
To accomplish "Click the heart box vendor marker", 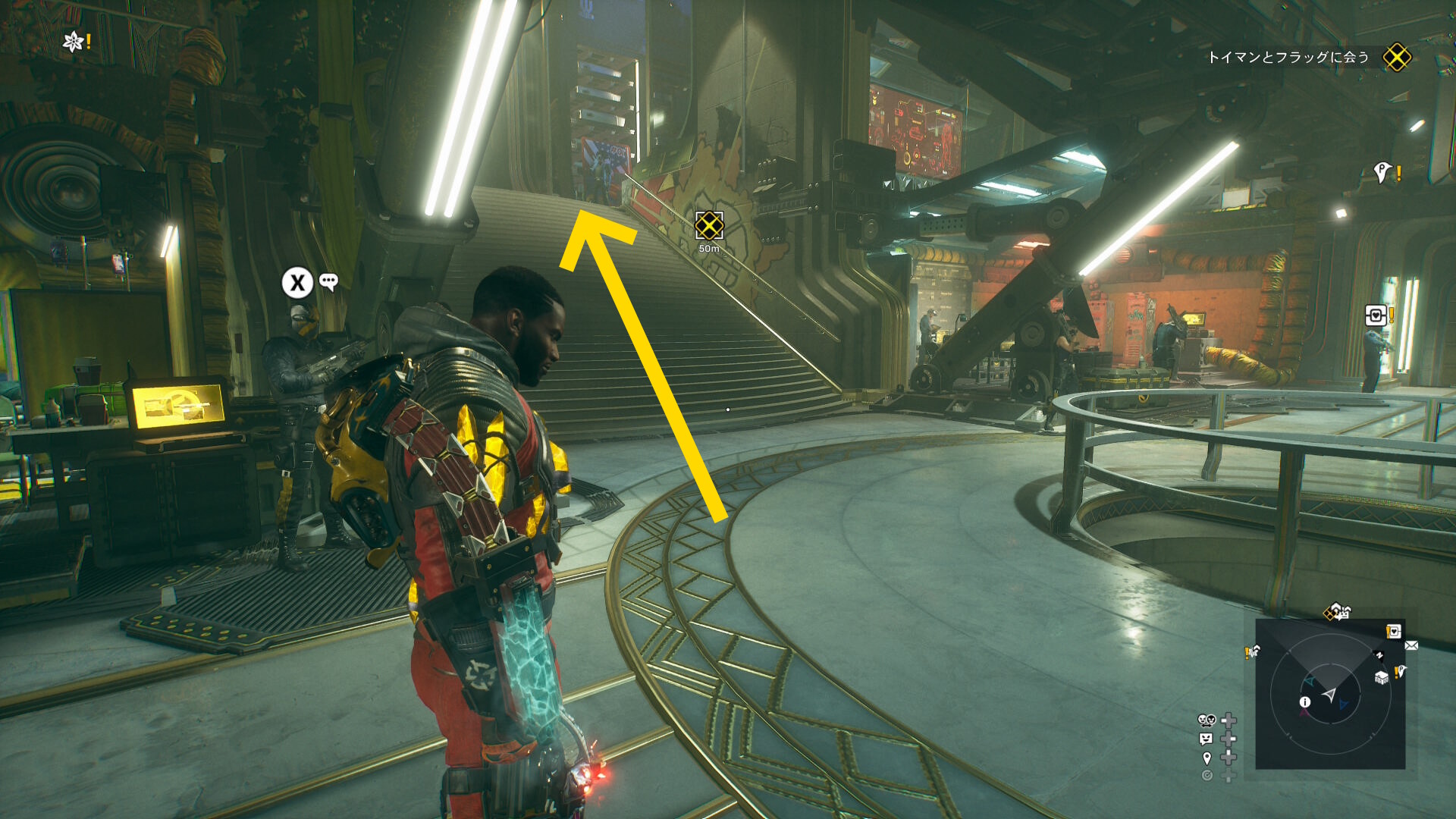I will click(x=1376, y=315).
